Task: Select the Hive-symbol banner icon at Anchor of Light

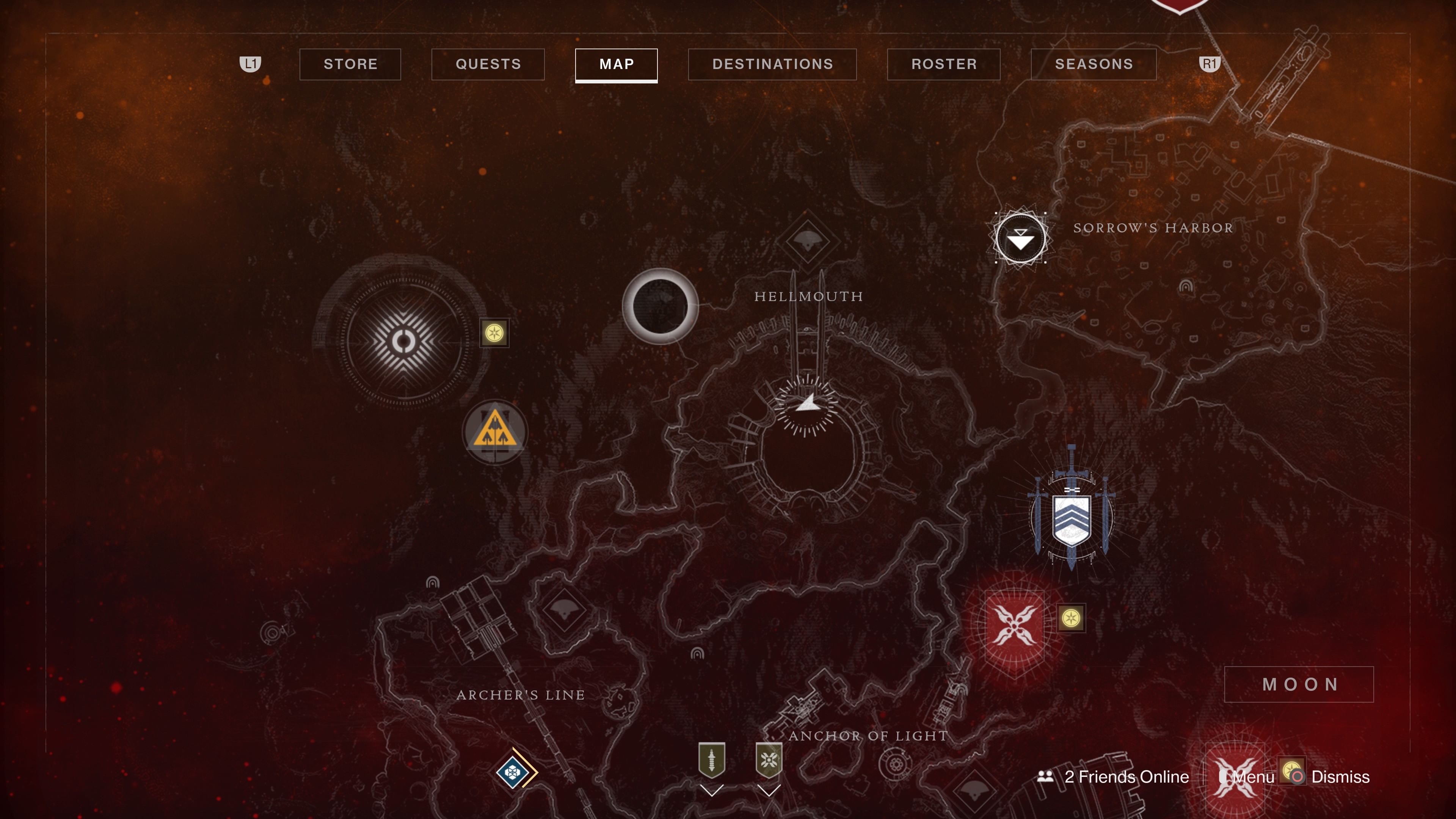Action: tap(770, 760)
